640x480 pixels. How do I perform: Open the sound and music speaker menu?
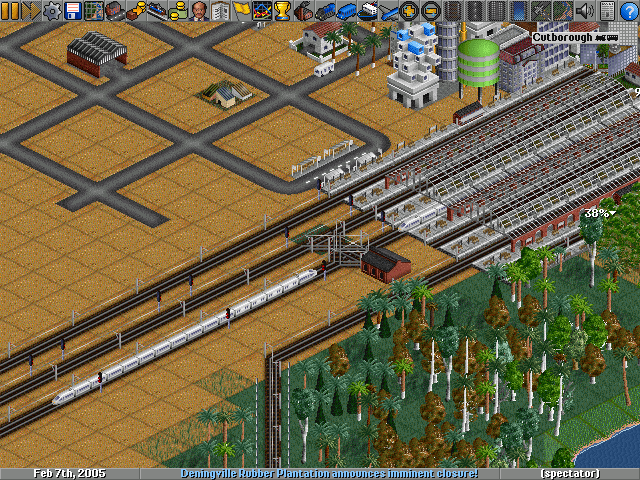point(586,11)
